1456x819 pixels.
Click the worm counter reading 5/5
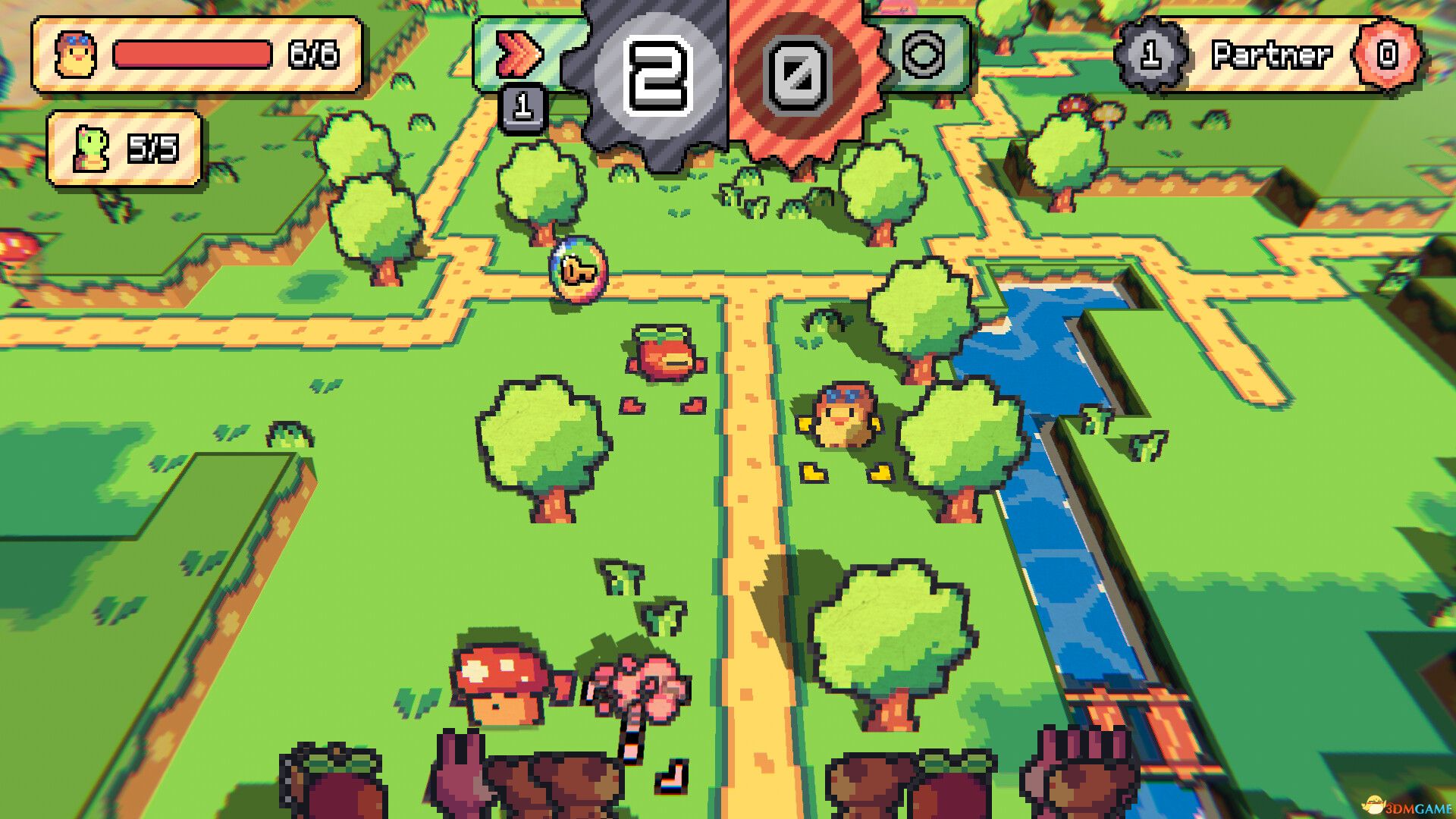coord(155,146)
